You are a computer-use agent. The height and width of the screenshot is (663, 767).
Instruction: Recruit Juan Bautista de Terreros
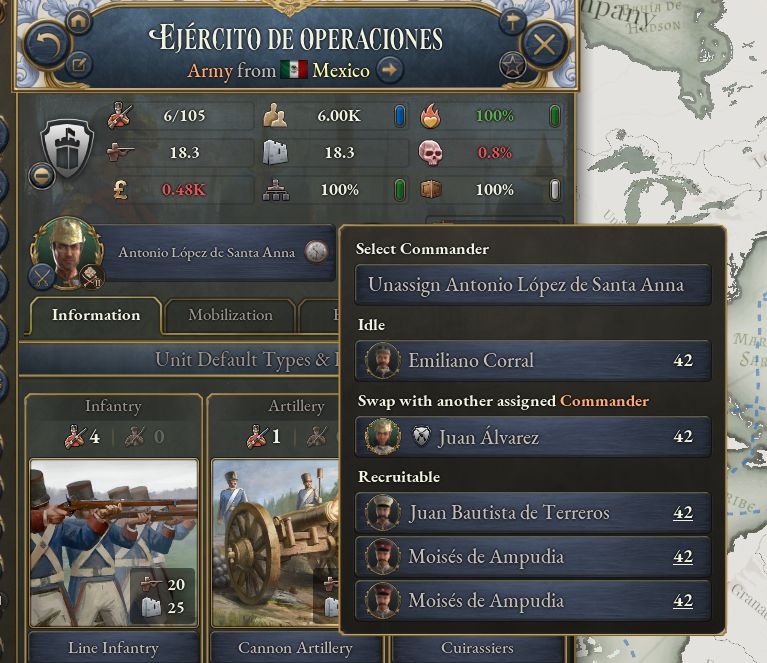pos(533,513)
